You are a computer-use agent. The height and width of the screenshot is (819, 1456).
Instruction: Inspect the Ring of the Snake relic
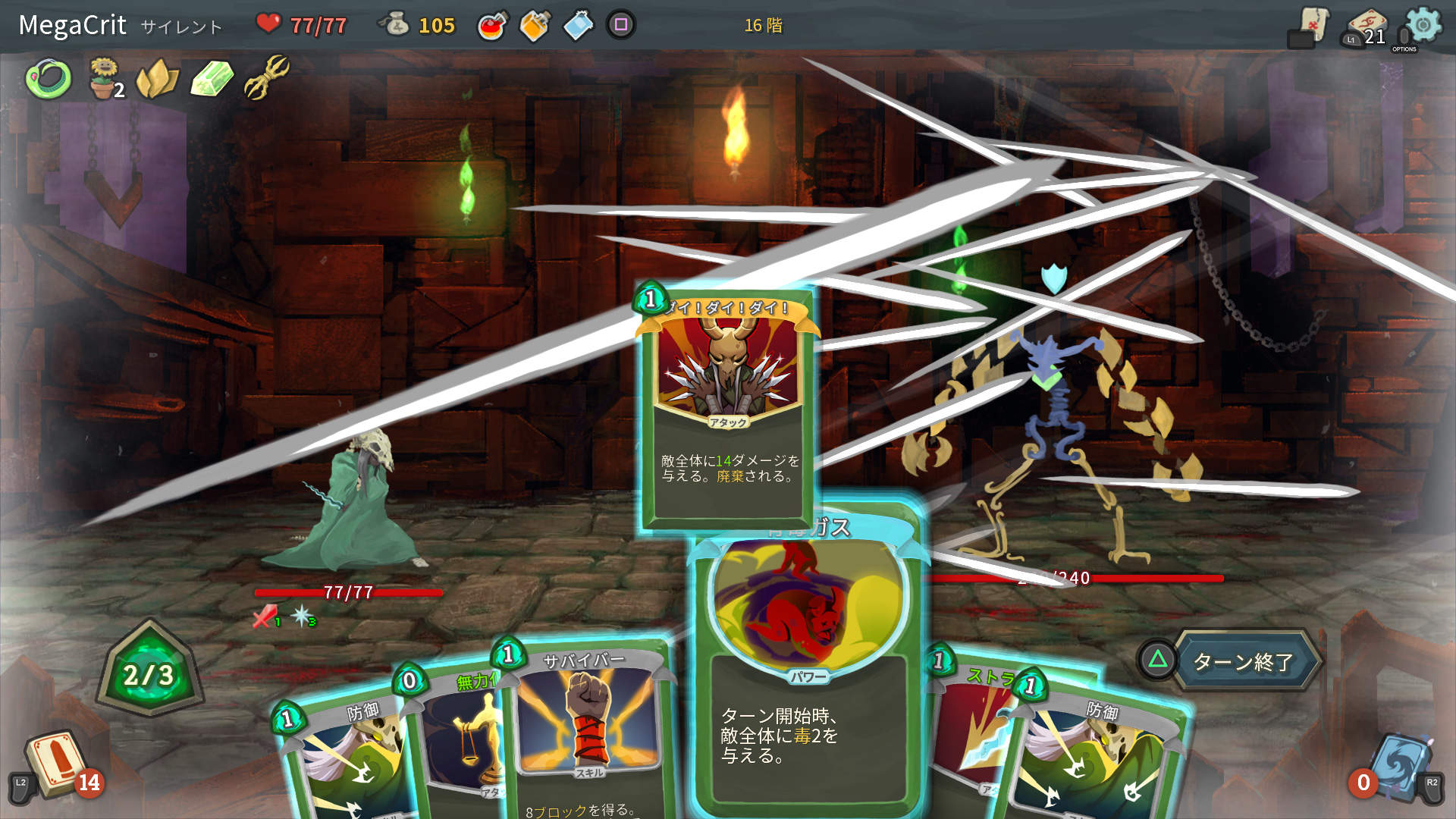(x=47, y=78)
